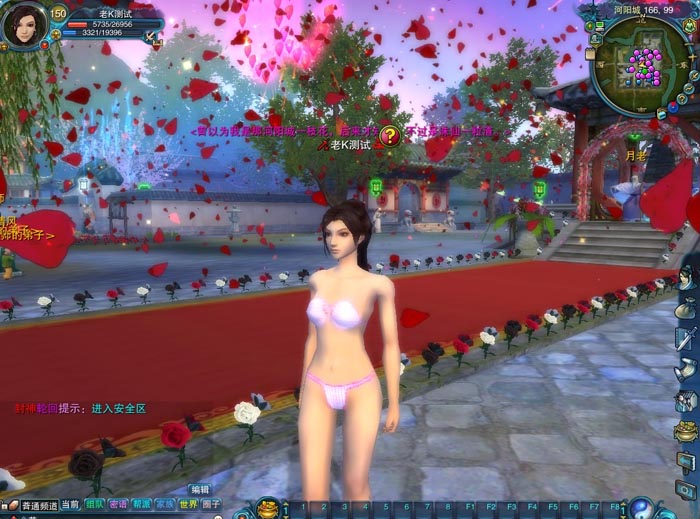Click the yin-yang orb icon
The width and height of the screenshot is (700, 519).
click(640, 507)
